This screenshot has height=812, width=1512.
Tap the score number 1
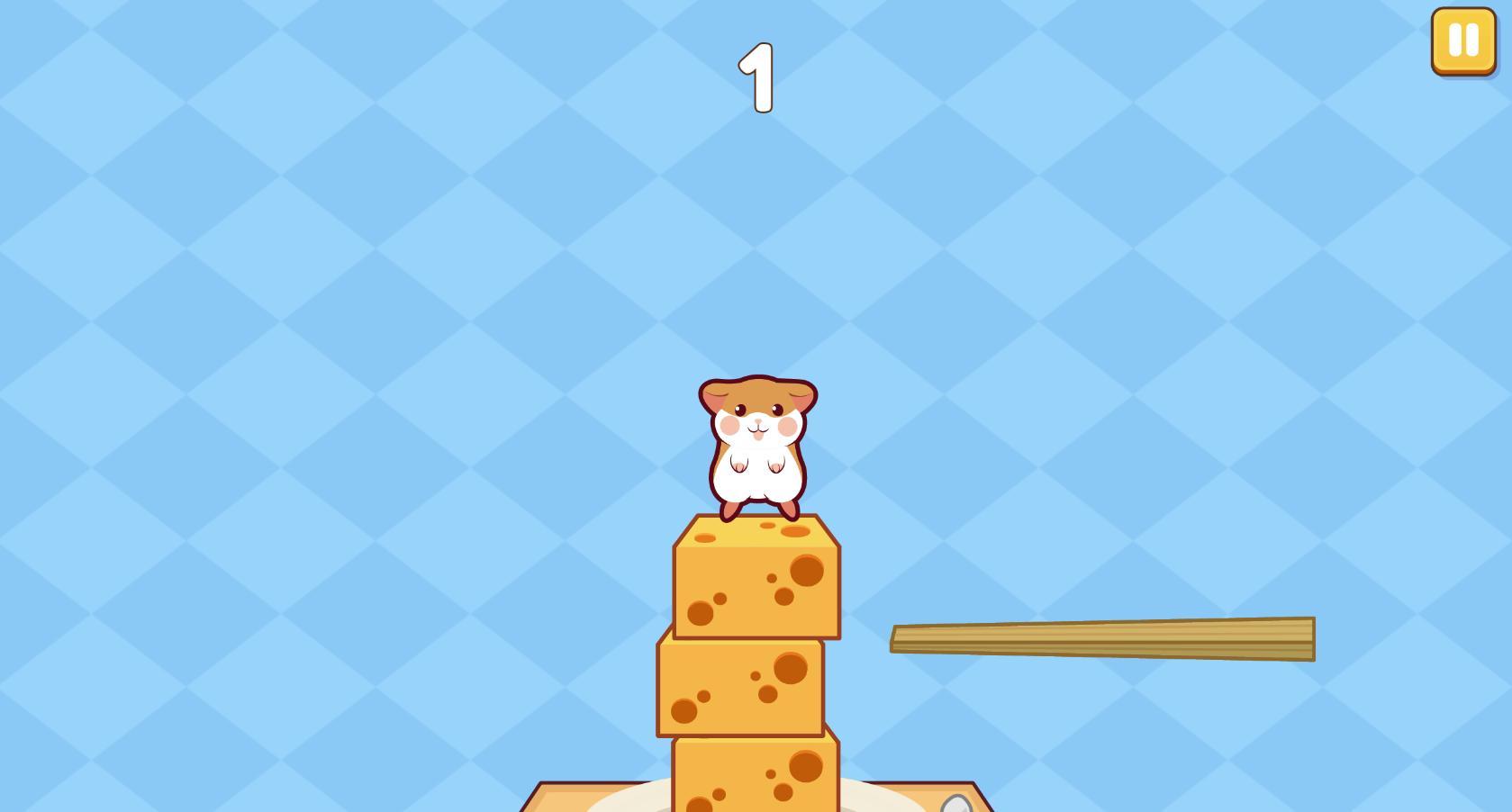pyautogui.click(x=756, y=77)
